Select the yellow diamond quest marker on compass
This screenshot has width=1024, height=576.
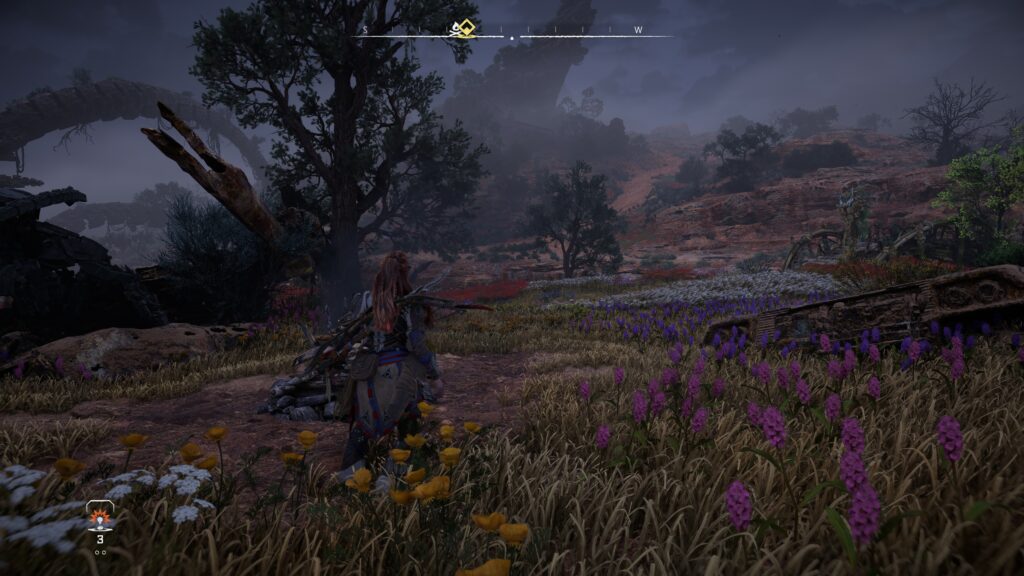coord(463,28)
